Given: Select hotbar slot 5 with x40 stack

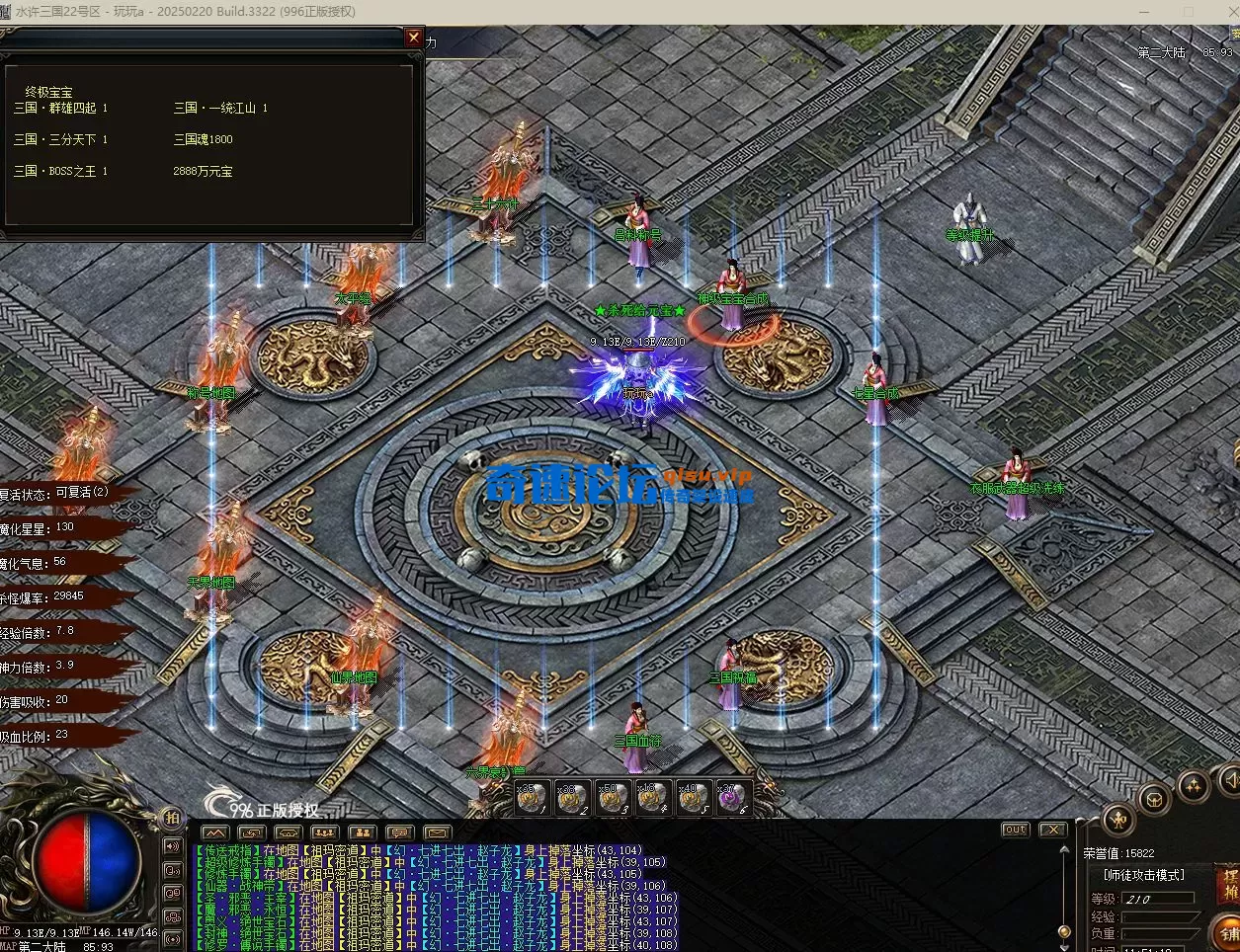Looking at the screenshot, I should [691, 798].
